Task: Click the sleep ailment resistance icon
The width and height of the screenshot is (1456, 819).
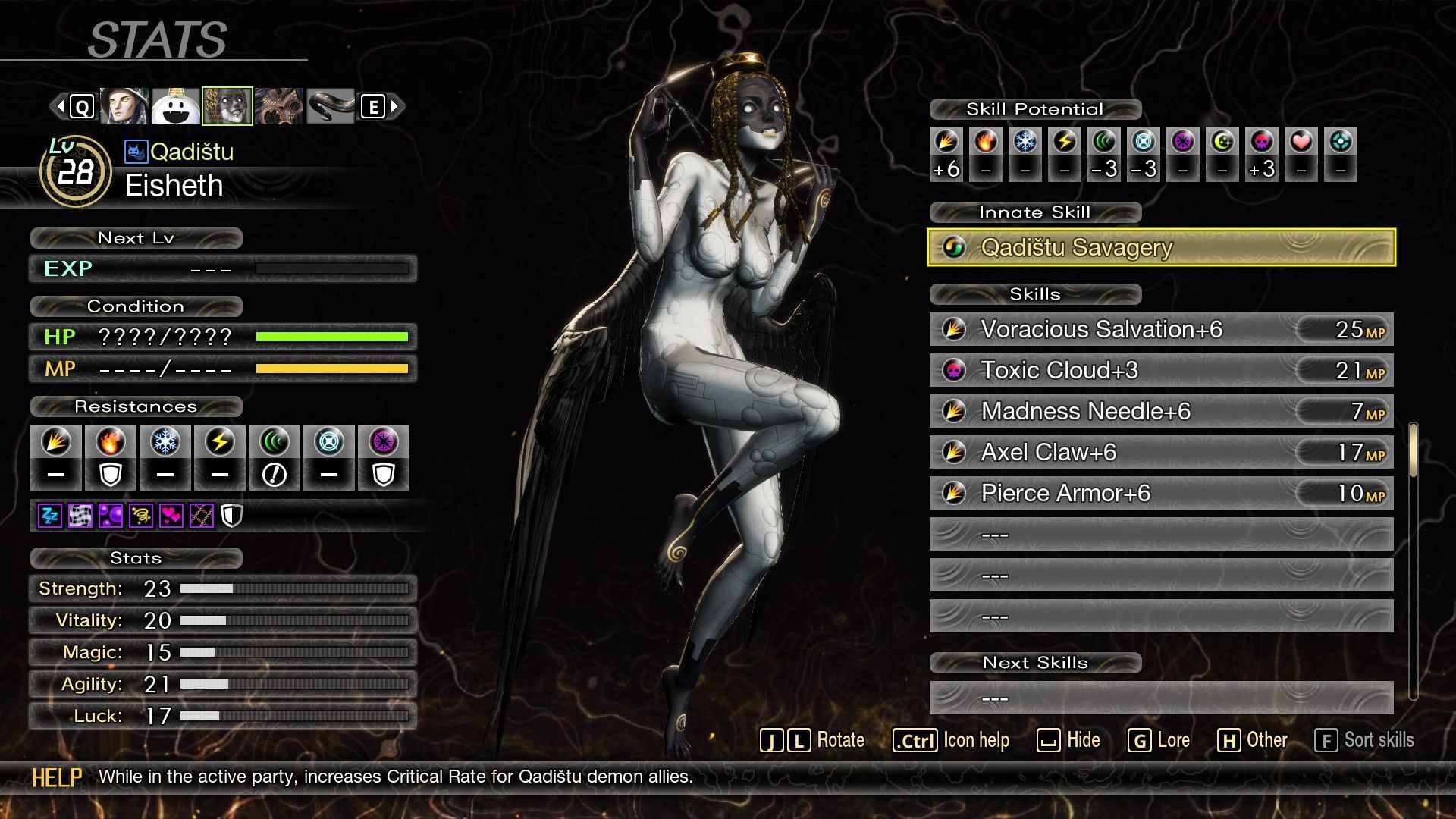Action: coord(50,516)
